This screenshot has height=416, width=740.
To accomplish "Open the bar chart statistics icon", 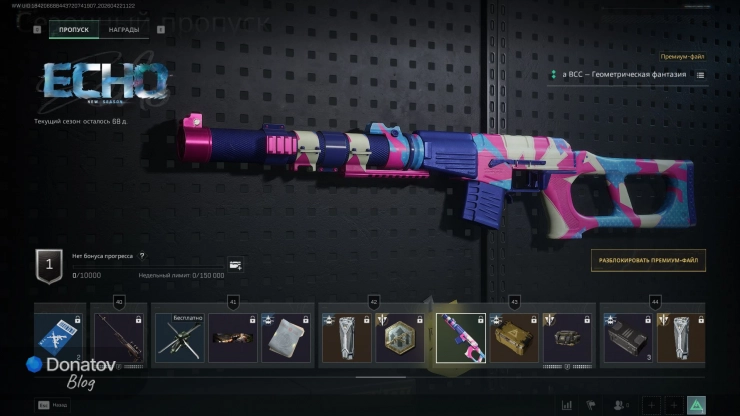I will click(567, 405).
